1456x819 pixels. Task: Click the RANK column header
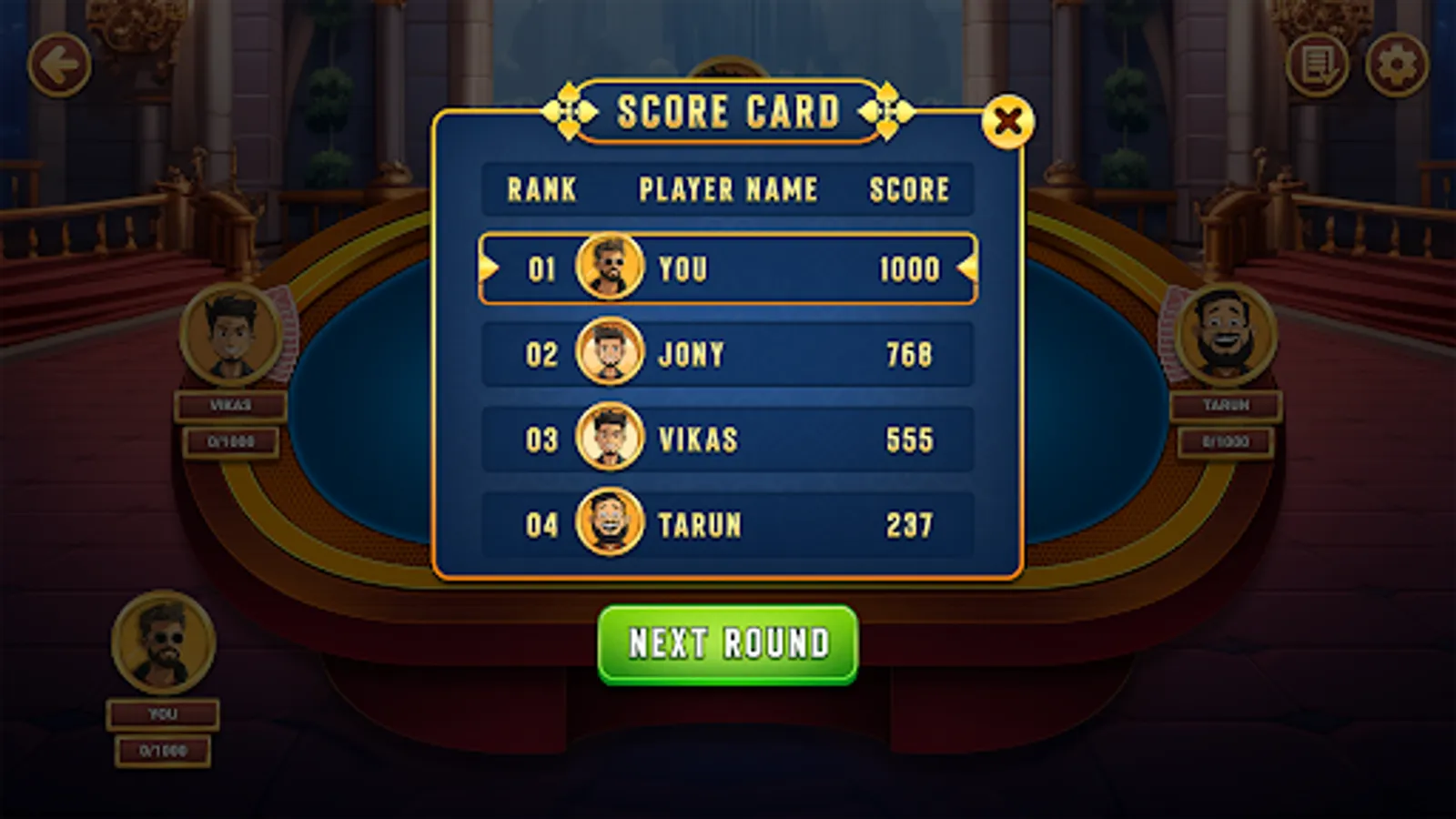tap(541, 189)
